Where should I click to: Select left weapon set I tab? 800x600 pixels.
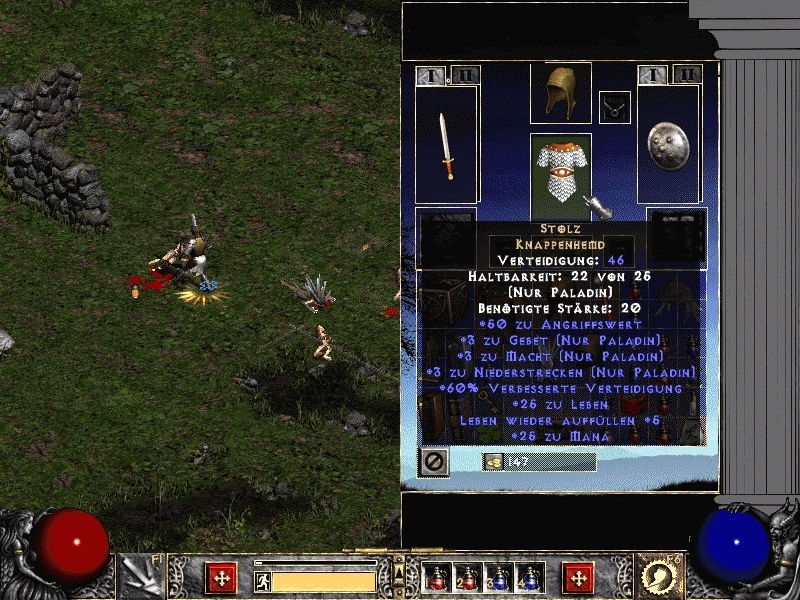431,75
